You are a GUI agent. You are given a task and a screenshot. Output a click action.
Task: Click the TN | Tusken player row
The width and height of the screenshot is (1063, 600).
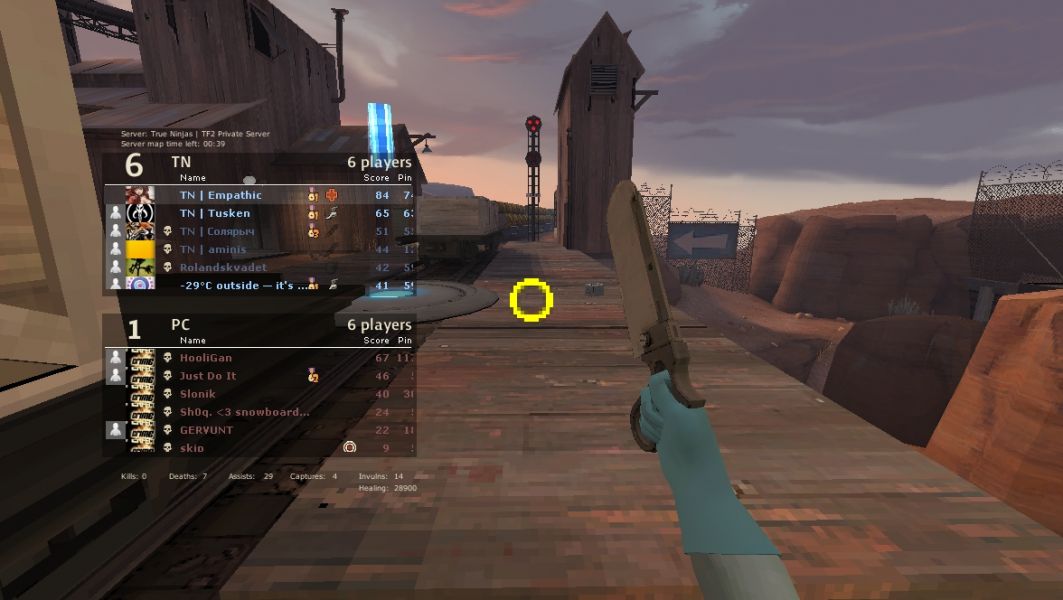click(260, 213)
